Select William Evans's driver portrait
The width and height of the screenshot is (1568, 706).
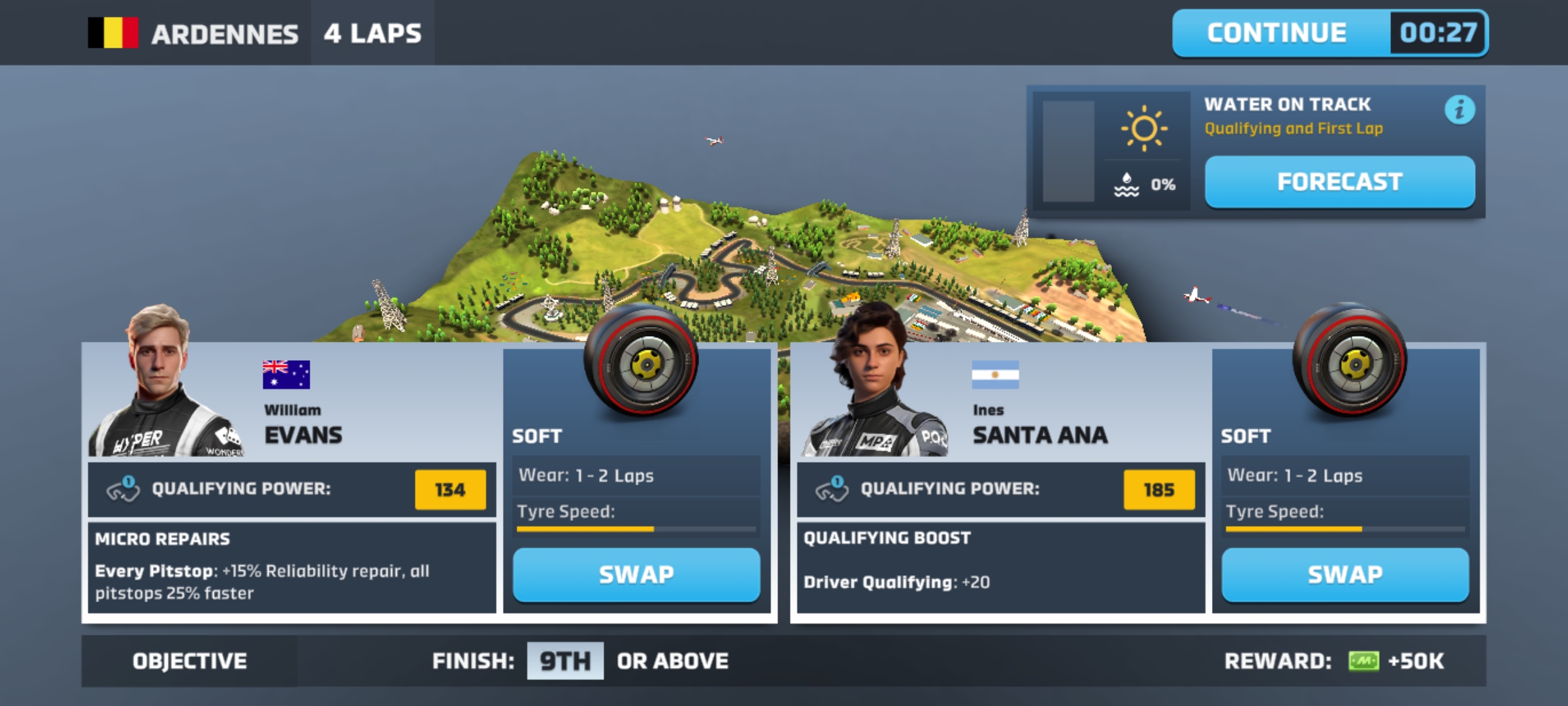(163, 386)
